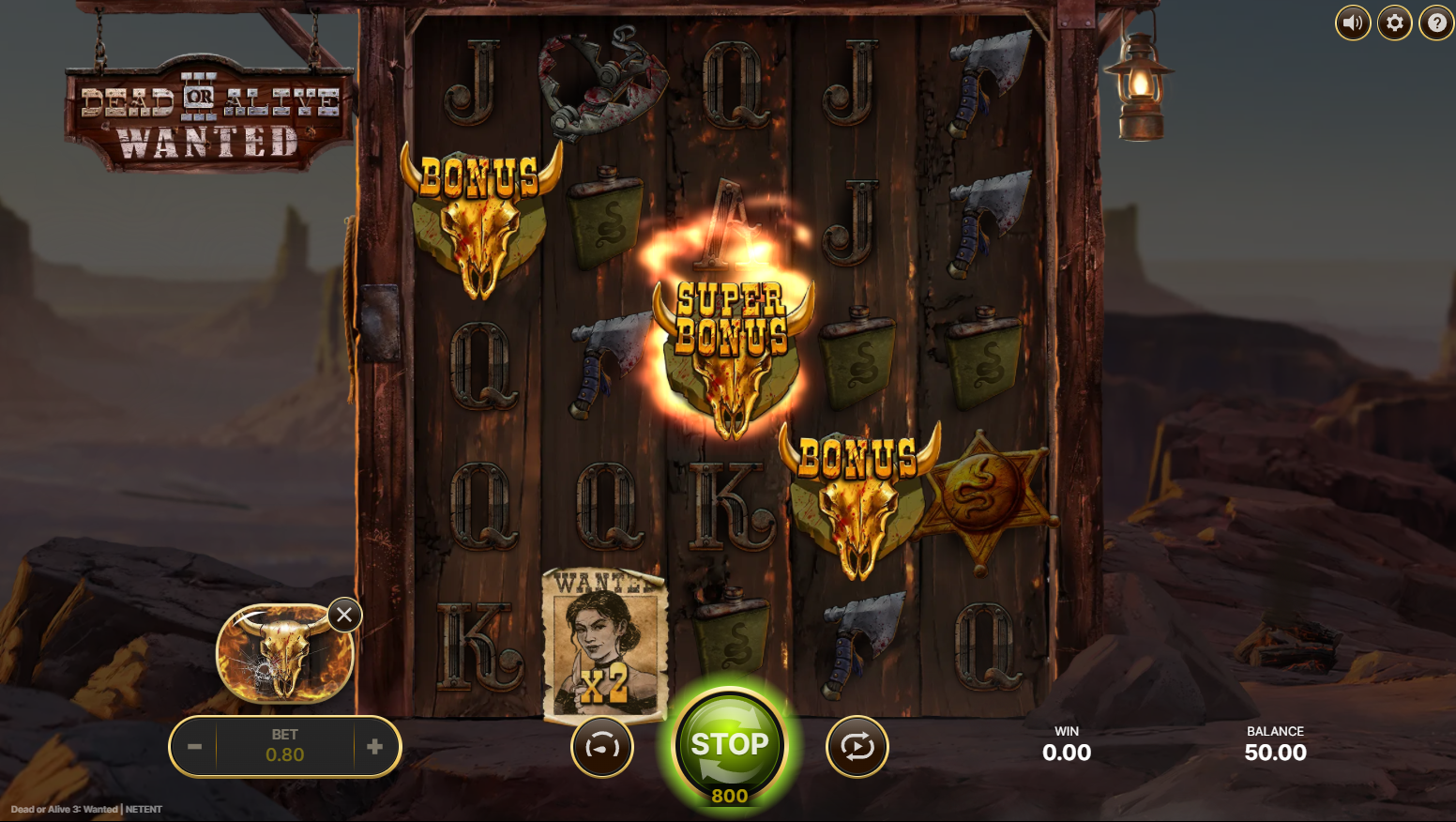Click the sheriff star badge symbol

[983, 502]
